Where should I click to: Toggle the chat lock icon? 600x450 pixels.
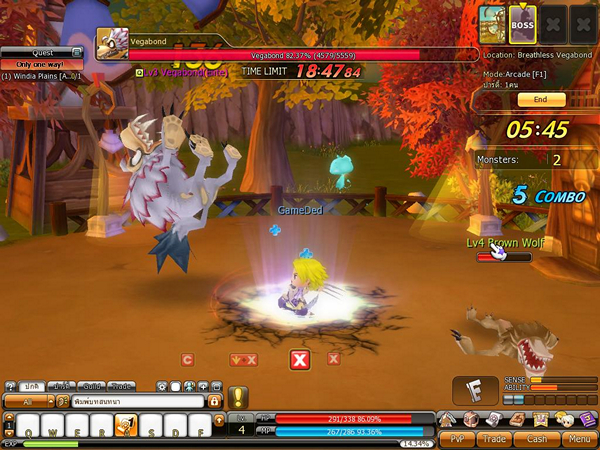point(213,400)
